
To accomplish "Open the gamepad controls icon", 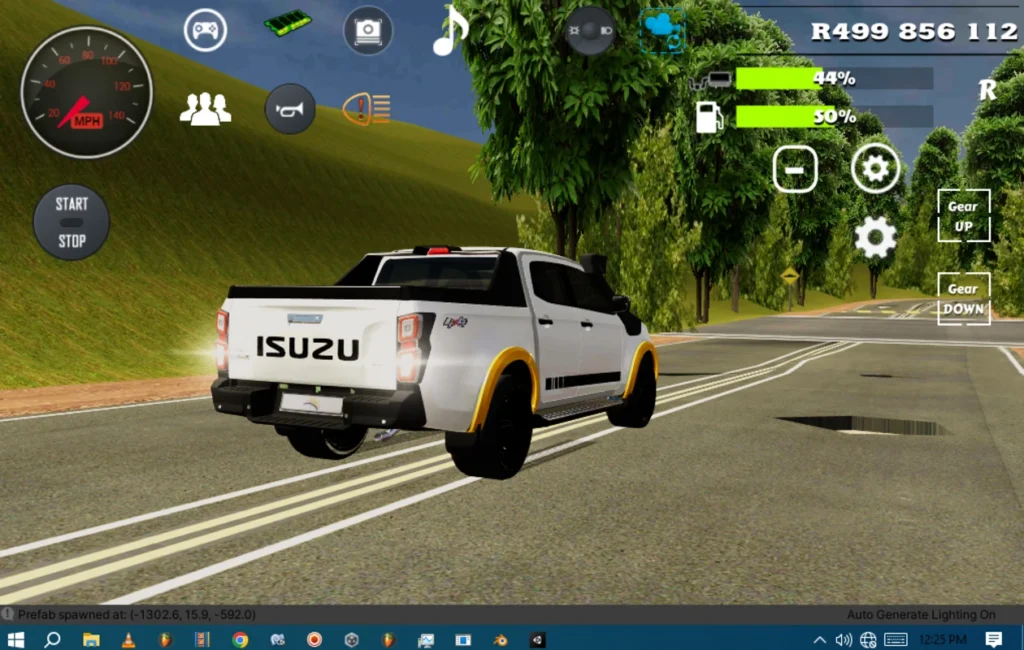I will pos(205,30).
